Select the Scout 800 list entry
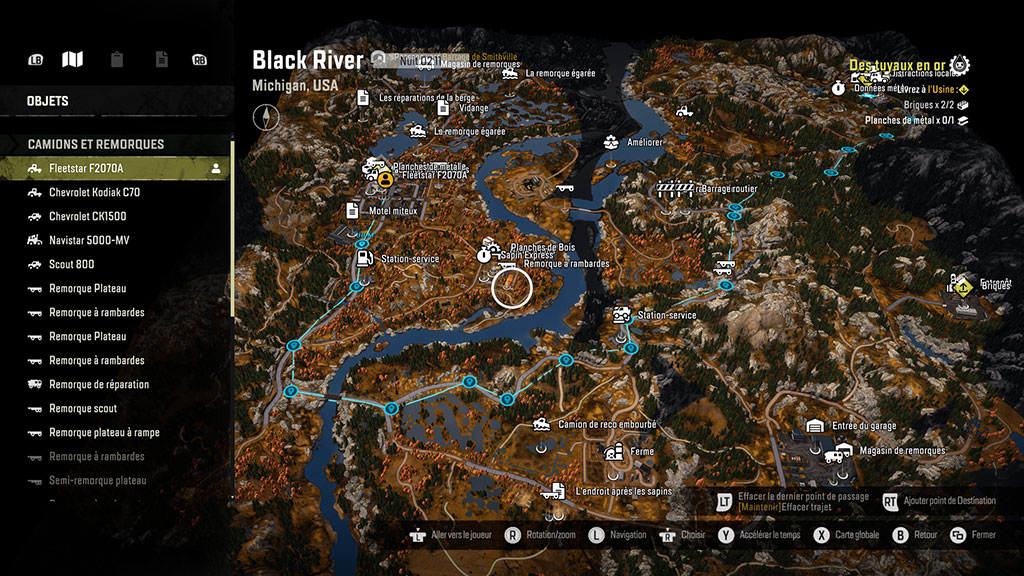 pos(72,265)
